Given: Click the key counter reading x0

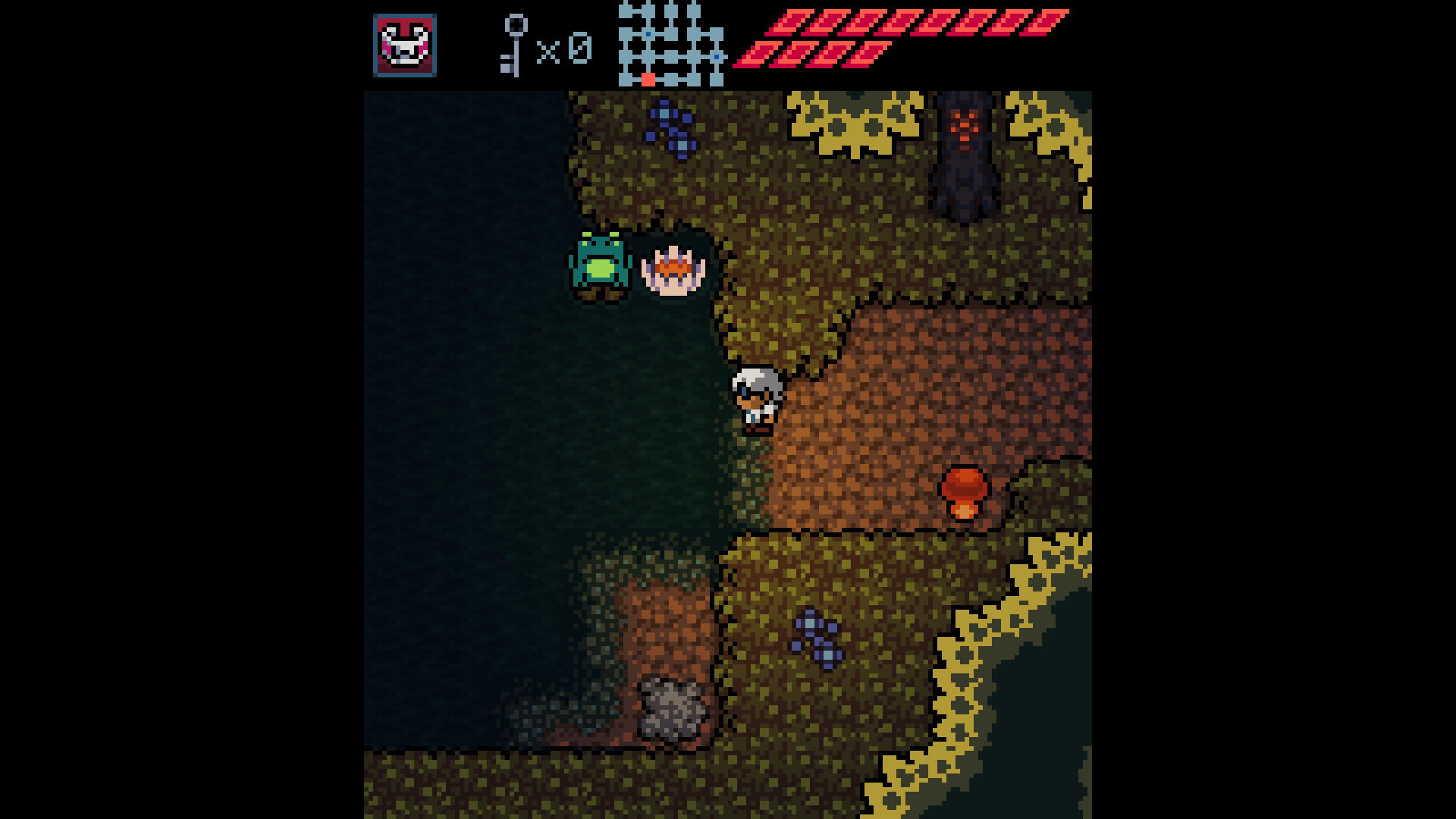Looking at the screenshot, I should [565, 47].
